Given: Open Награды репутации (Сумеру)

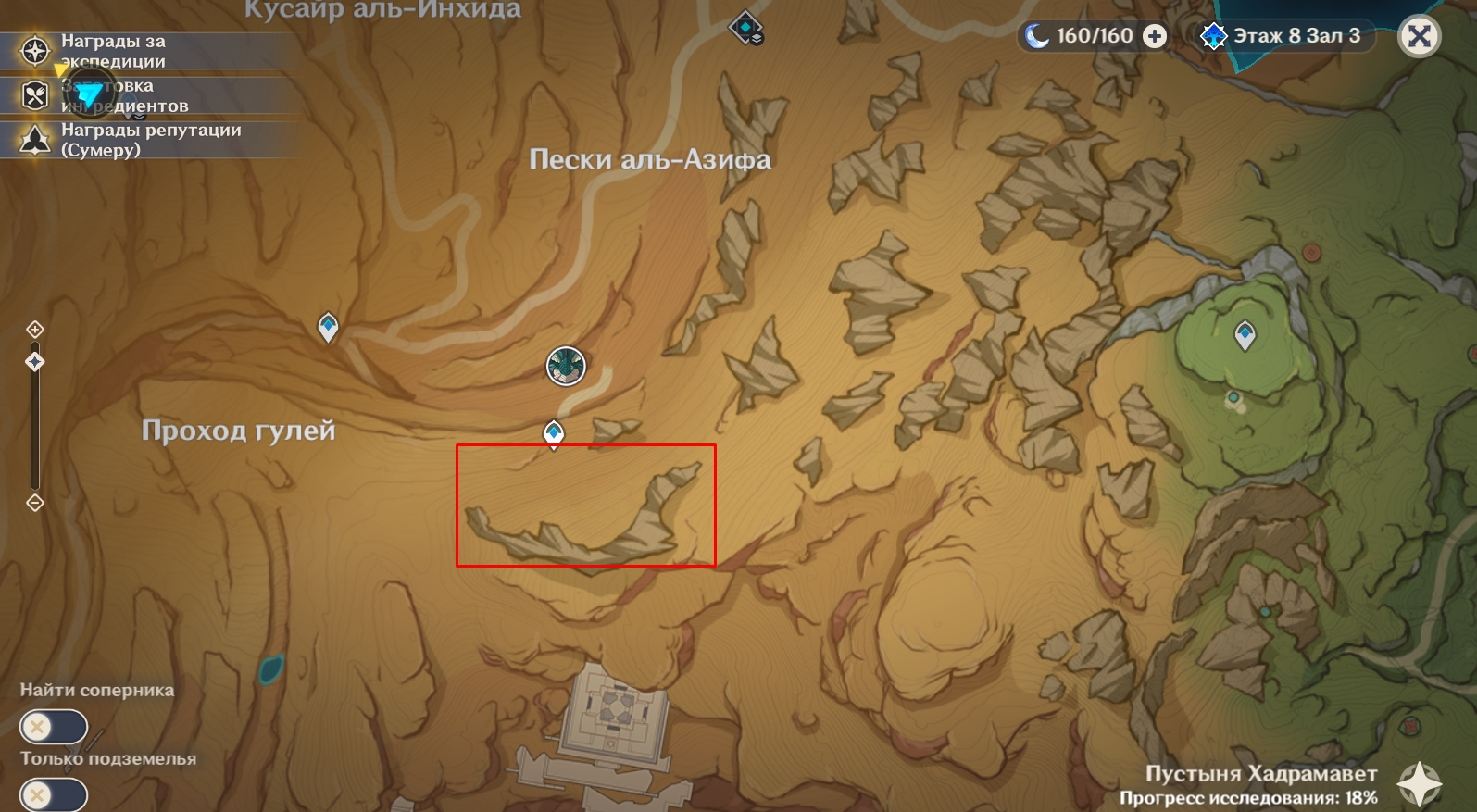Looking at the screenshot, I should coord(150,140).
